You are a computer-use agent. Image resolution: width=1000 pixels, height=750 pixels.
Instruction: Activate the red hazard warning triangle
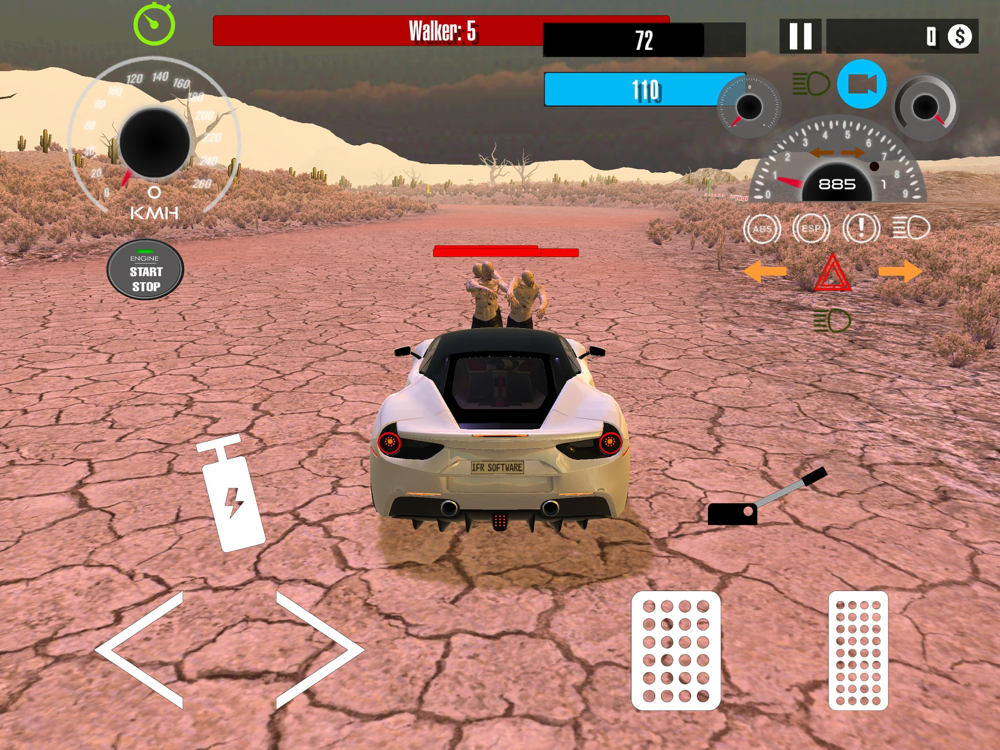832,273
